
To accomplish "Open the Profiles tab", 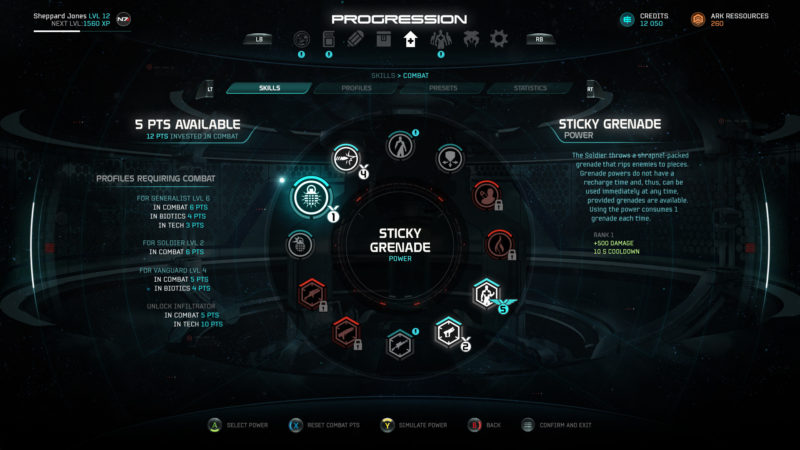I will (x=356, y=88).
